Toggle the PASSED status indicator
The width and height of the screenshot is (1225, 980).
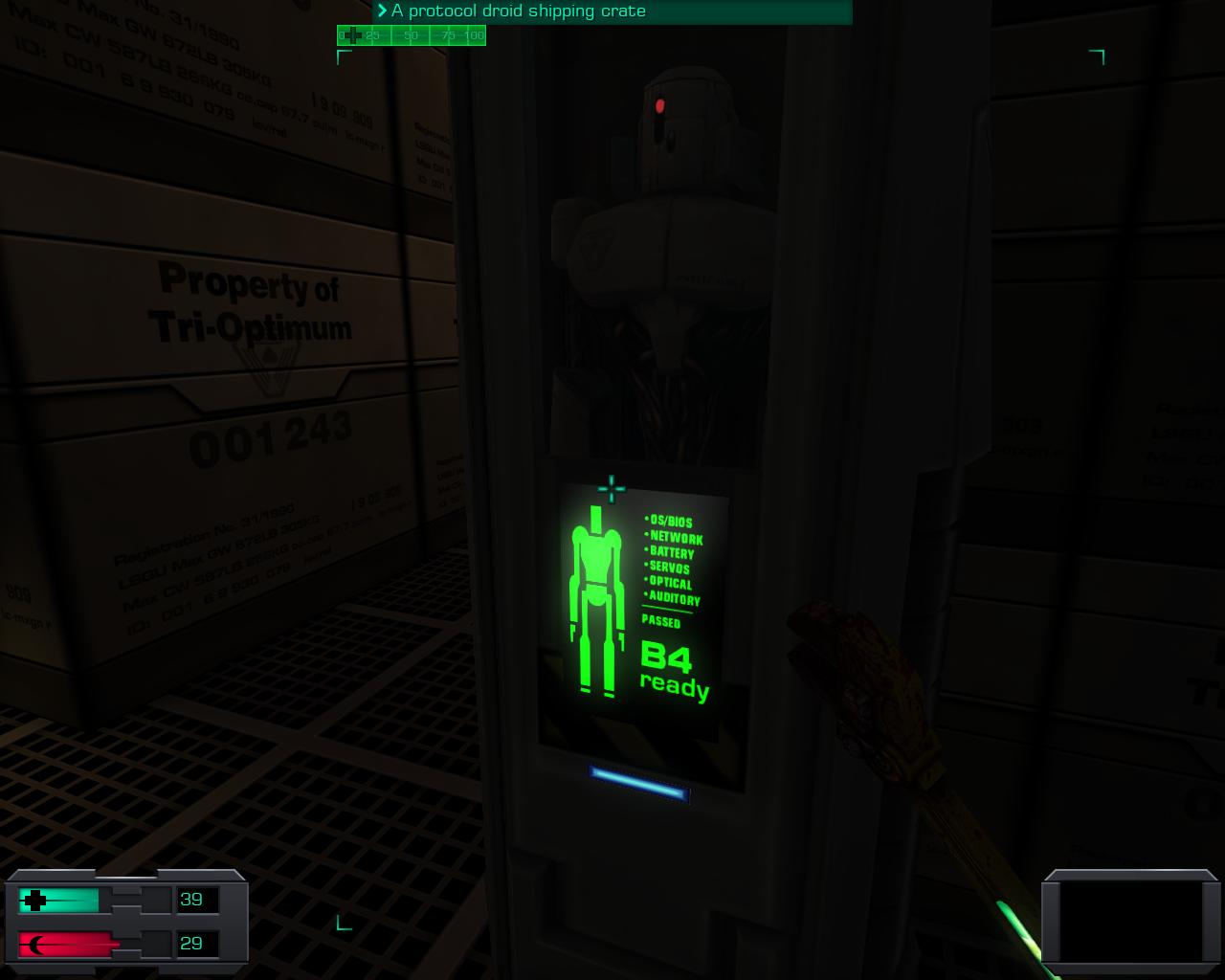662,623
